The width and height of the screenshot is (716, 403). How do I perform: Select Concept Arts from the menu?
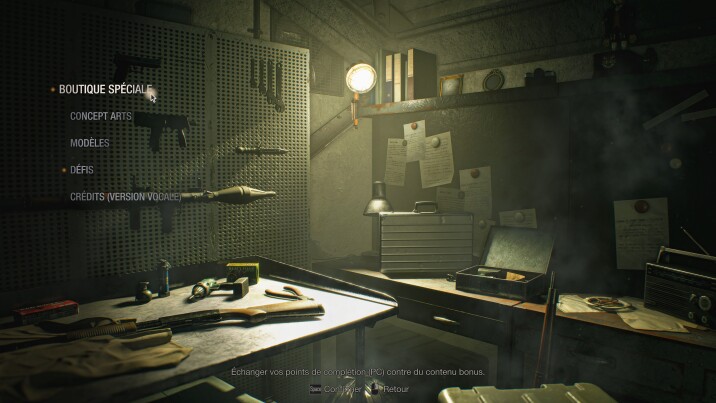coord(100,116)
